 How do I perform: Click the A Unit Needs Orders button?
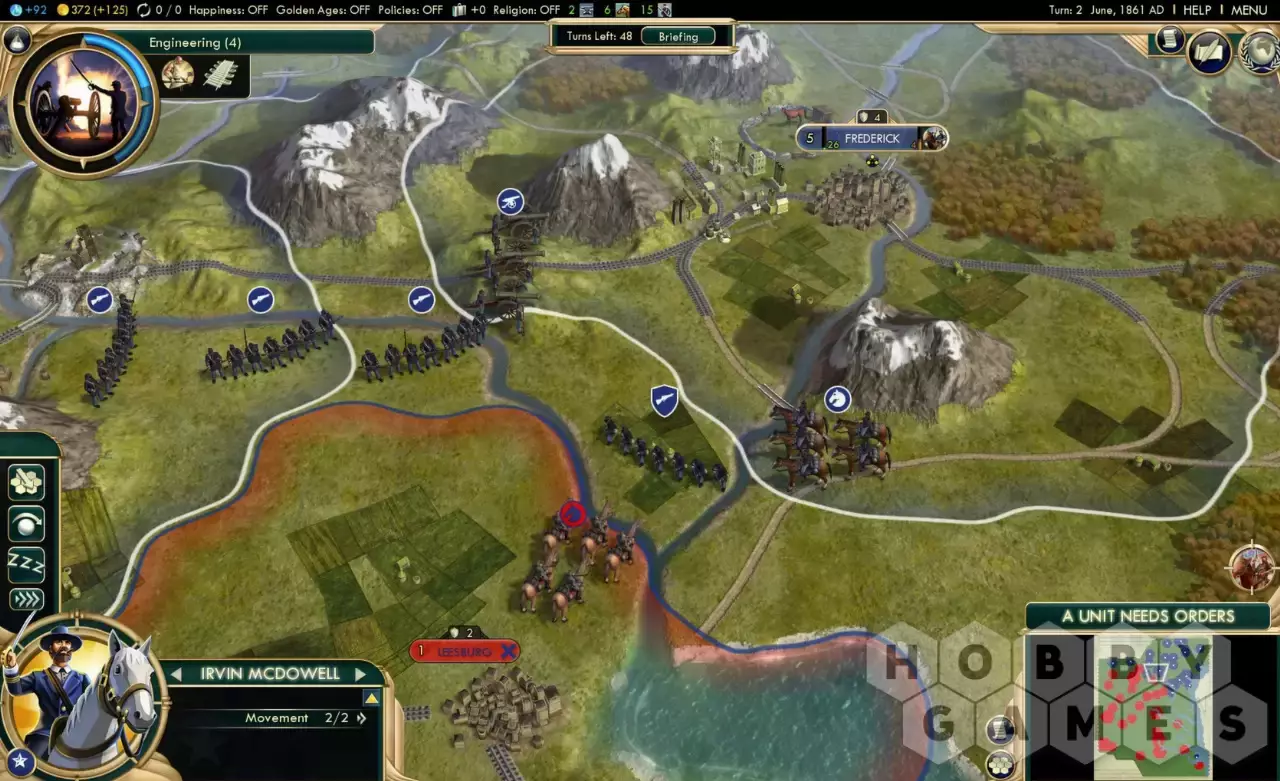tap(1148, 616)
